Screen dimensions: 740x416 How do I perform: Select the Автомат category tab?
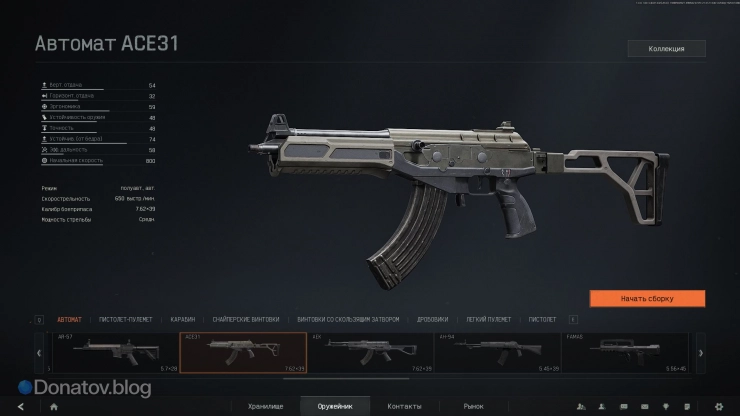pos(70,320)
